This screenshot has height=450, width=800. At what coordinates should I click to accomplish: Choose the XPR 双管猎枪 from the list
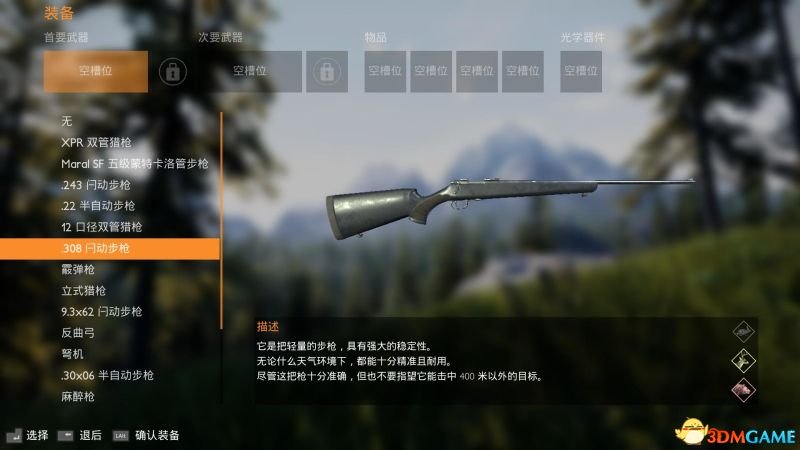tap(102, 142)
